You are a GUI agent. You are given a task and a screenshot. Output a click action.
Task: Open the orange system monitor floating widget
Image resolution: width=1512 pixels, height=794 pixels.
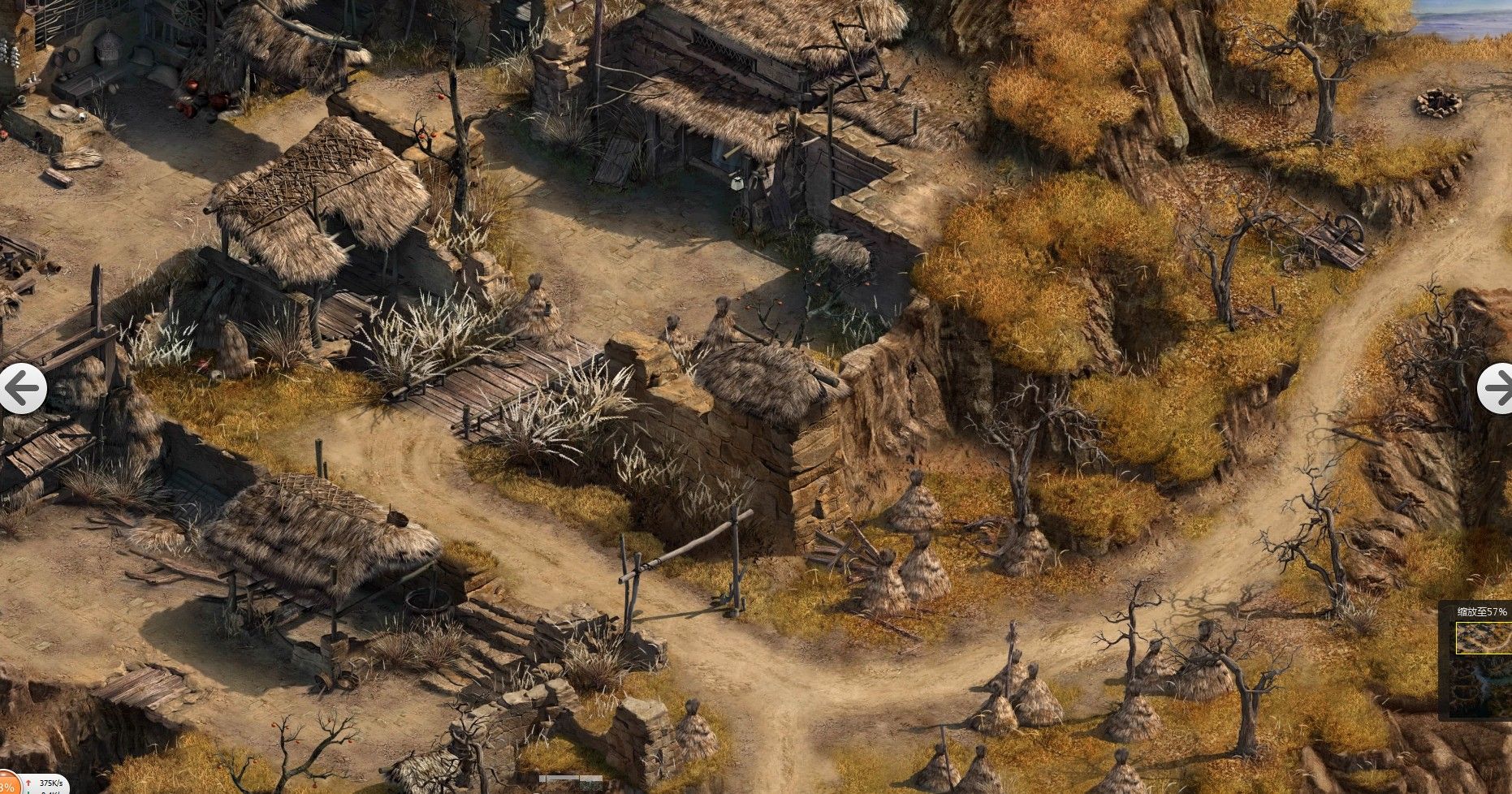[x=10, y=784]
